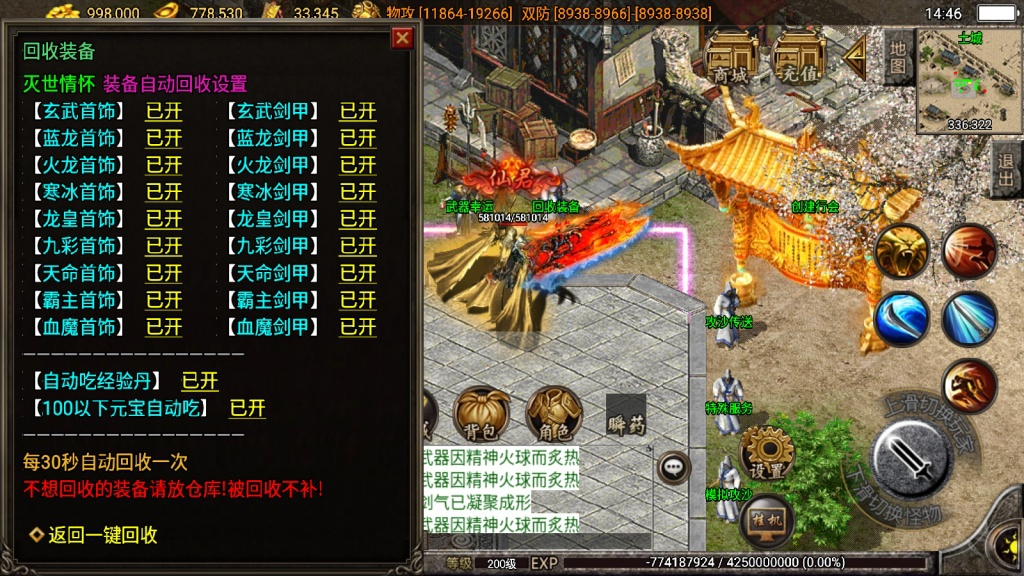Toggle 蓝龙剑甲 auto-recycle setting
The image size is (1024, 576).
(357, 138)
